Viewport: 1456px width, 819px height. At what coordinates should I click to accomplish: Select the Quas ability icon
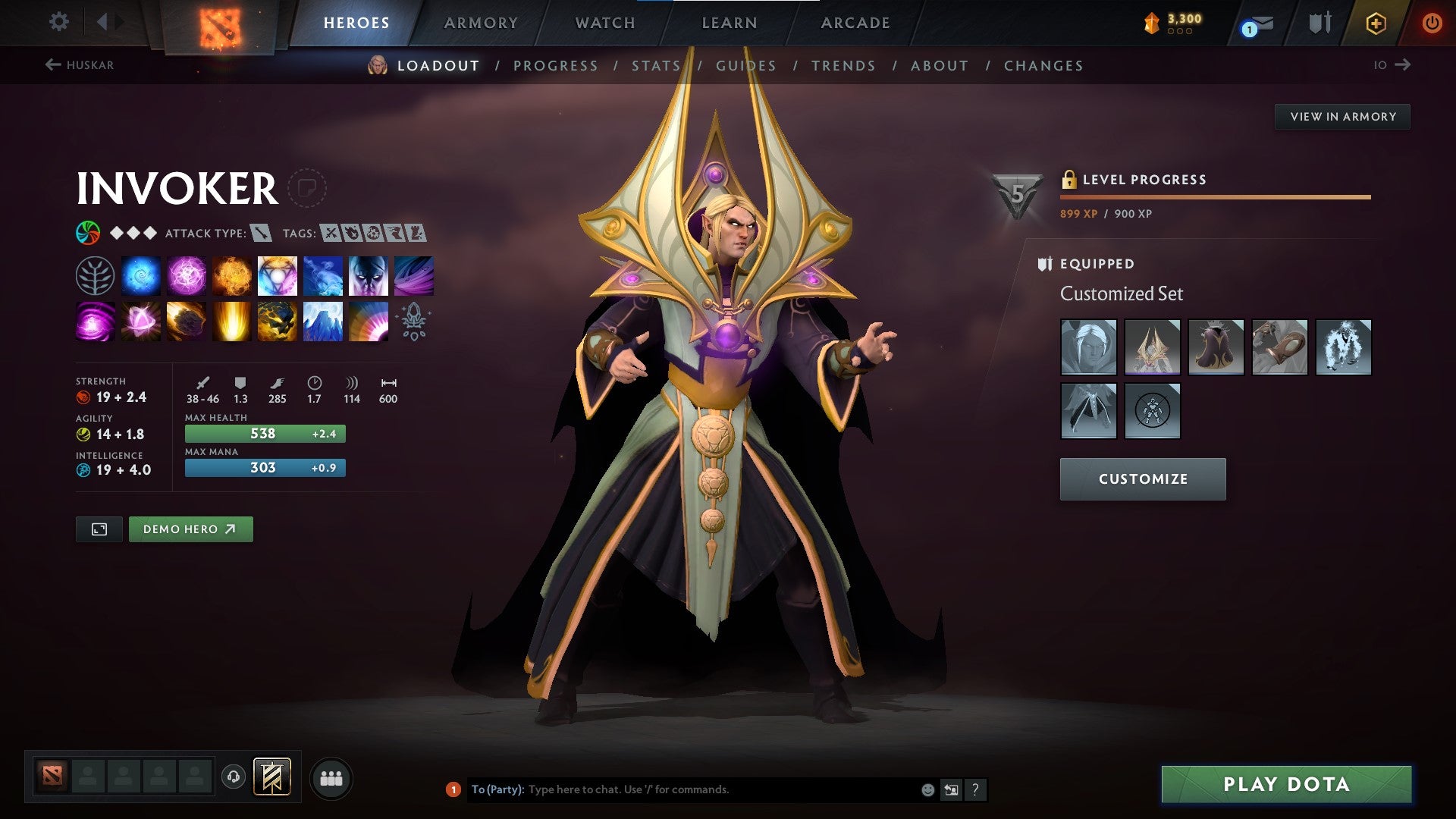(141, 275)
